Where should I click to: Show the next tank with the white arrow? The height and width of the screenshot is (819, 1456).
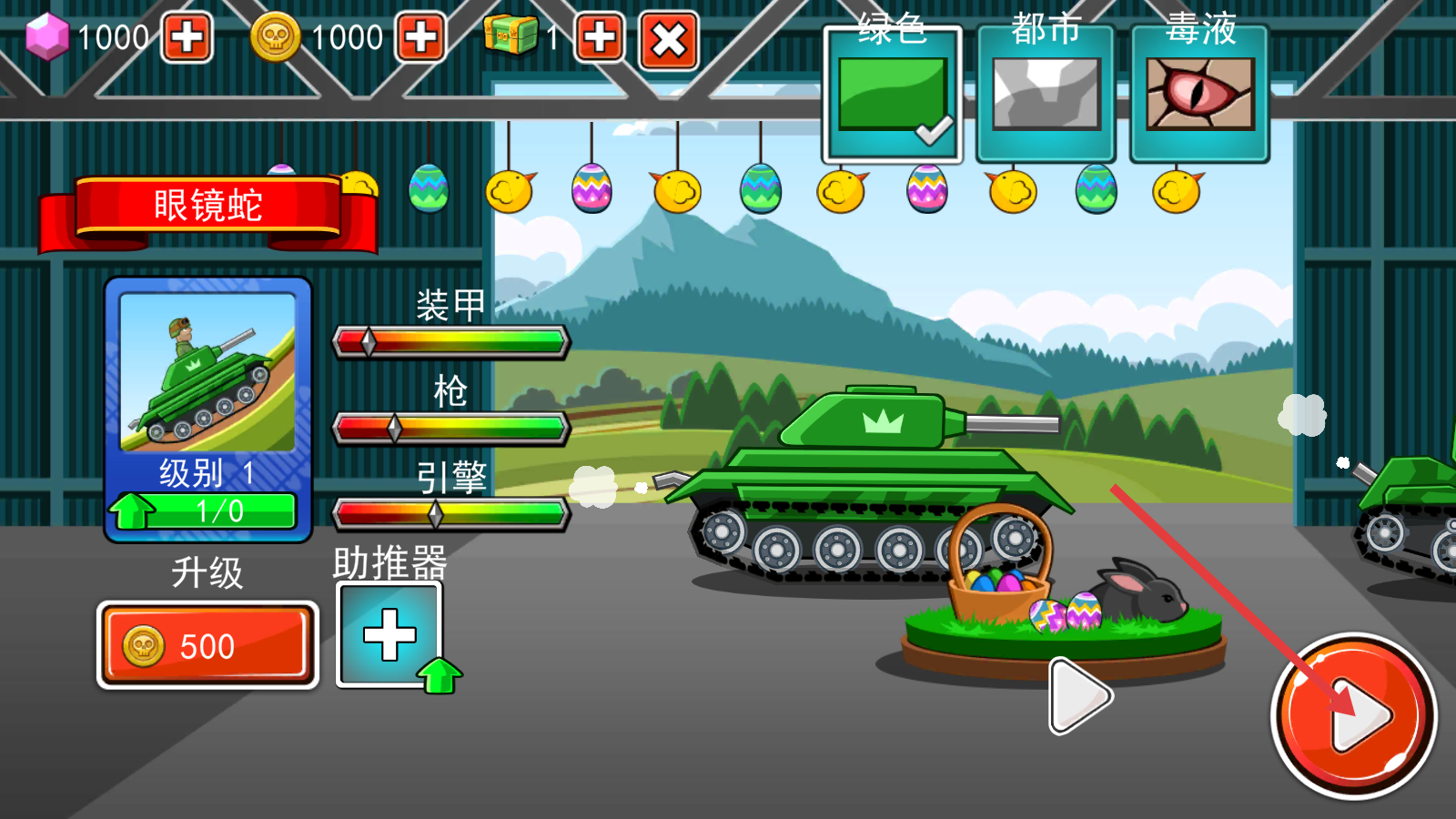[x=1078, y=696]
